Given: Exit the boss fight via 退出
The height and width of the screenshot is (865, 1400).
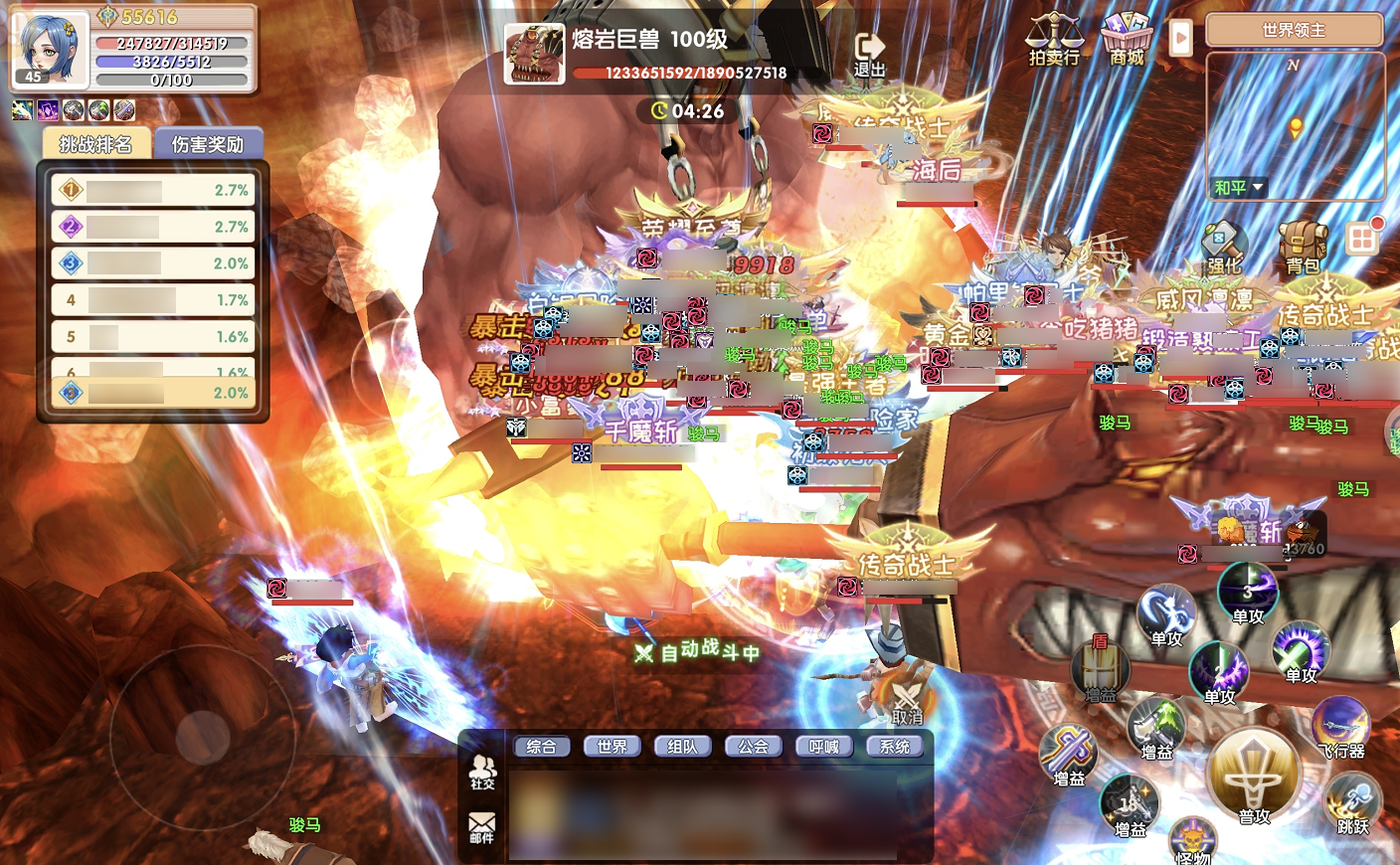Looking at the screenshot, I should coord(869,54).
